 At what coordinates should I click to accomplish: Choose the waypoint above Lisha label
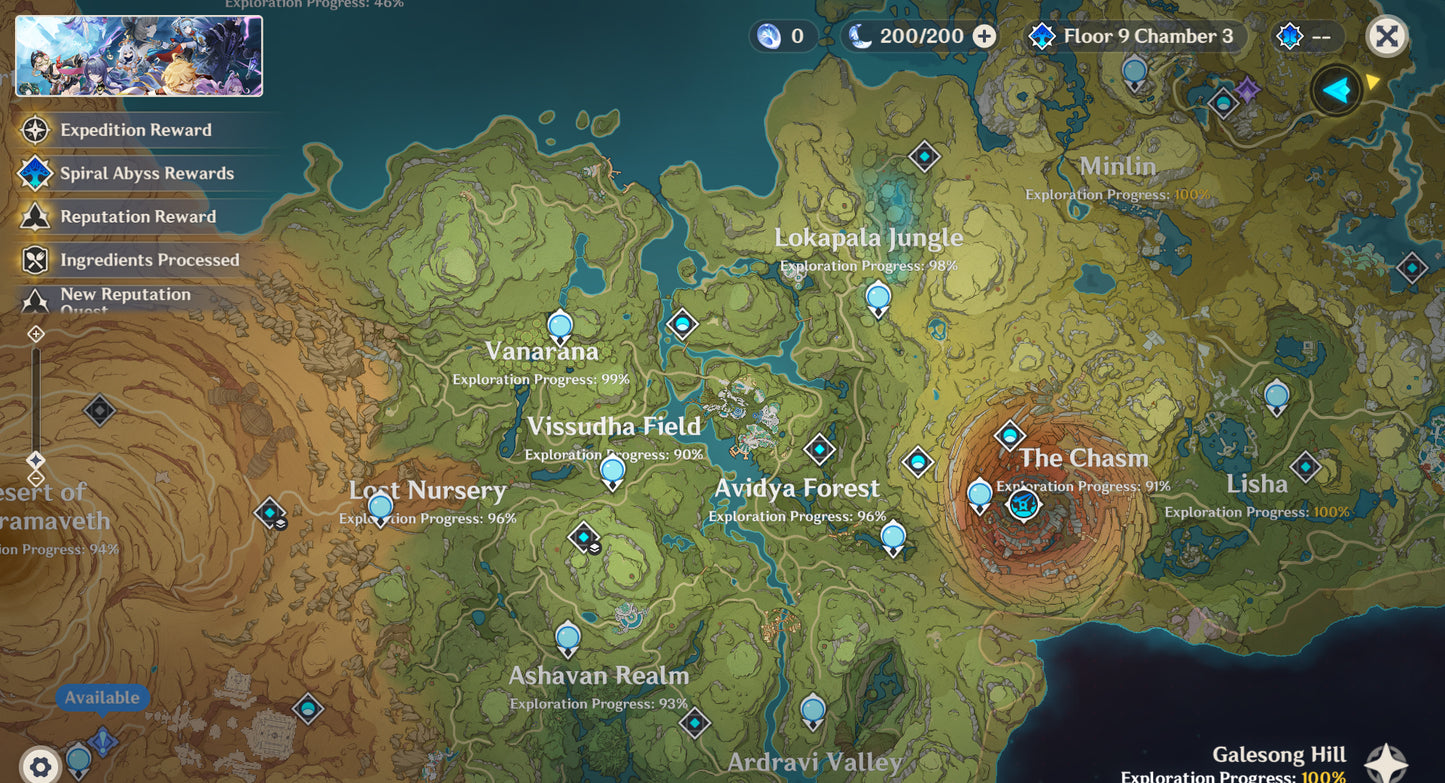(1276, 396)
